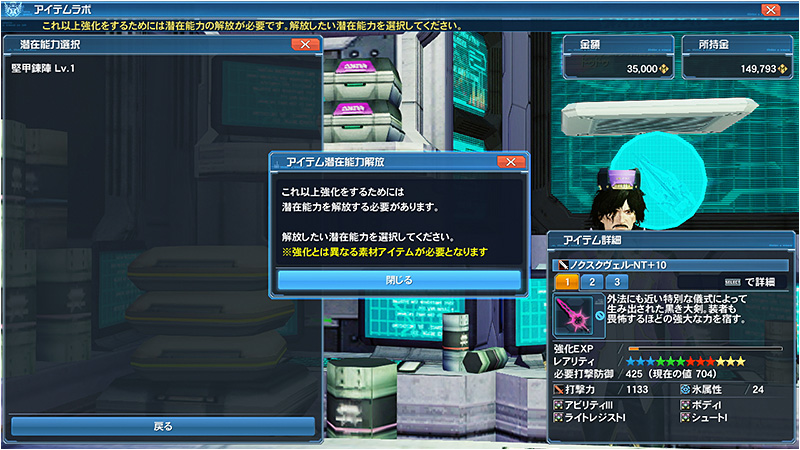Switch to item detail tab 3
The width and height of the screenshot is (800, 450).
[617, 282]
